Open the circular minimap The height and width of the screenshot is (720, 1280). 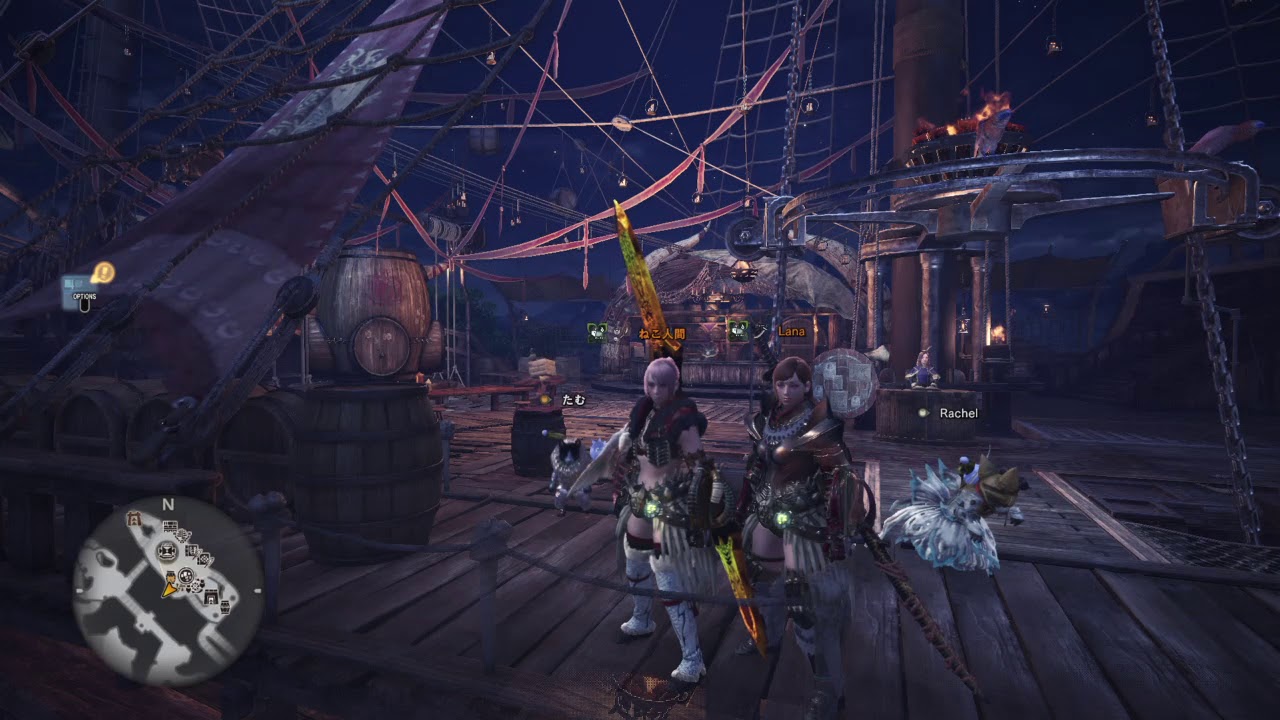pos(168,590)
